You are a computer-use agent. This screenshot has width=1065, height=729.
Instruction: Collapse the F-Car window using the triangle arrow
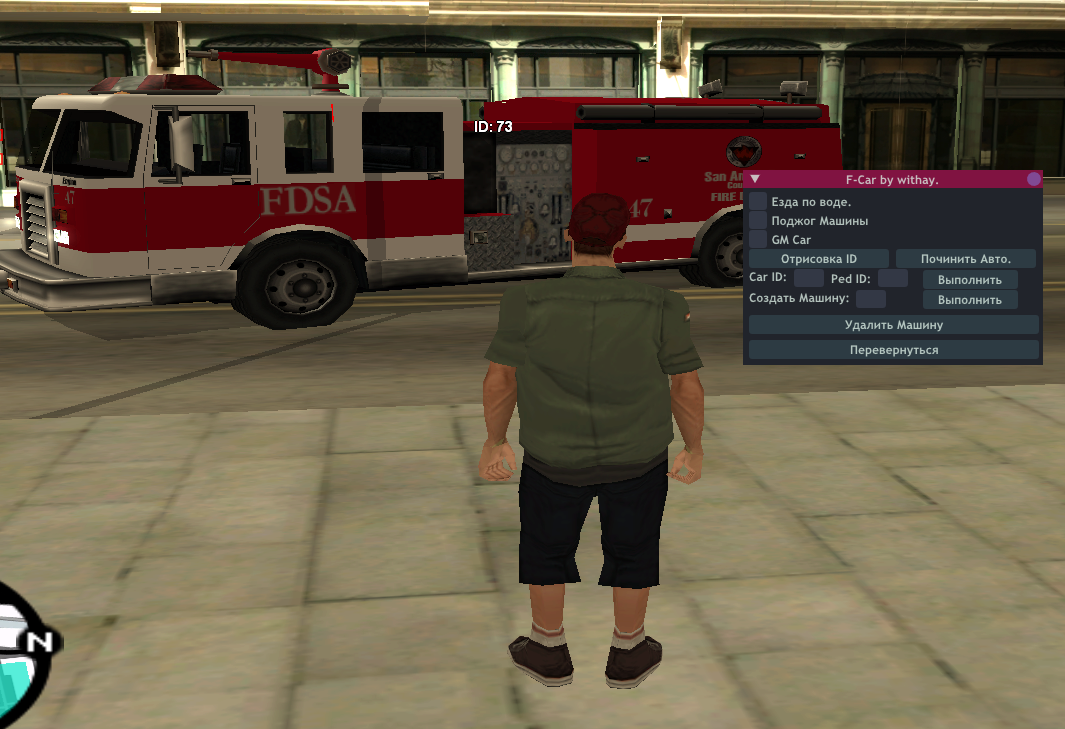(756, 180)
